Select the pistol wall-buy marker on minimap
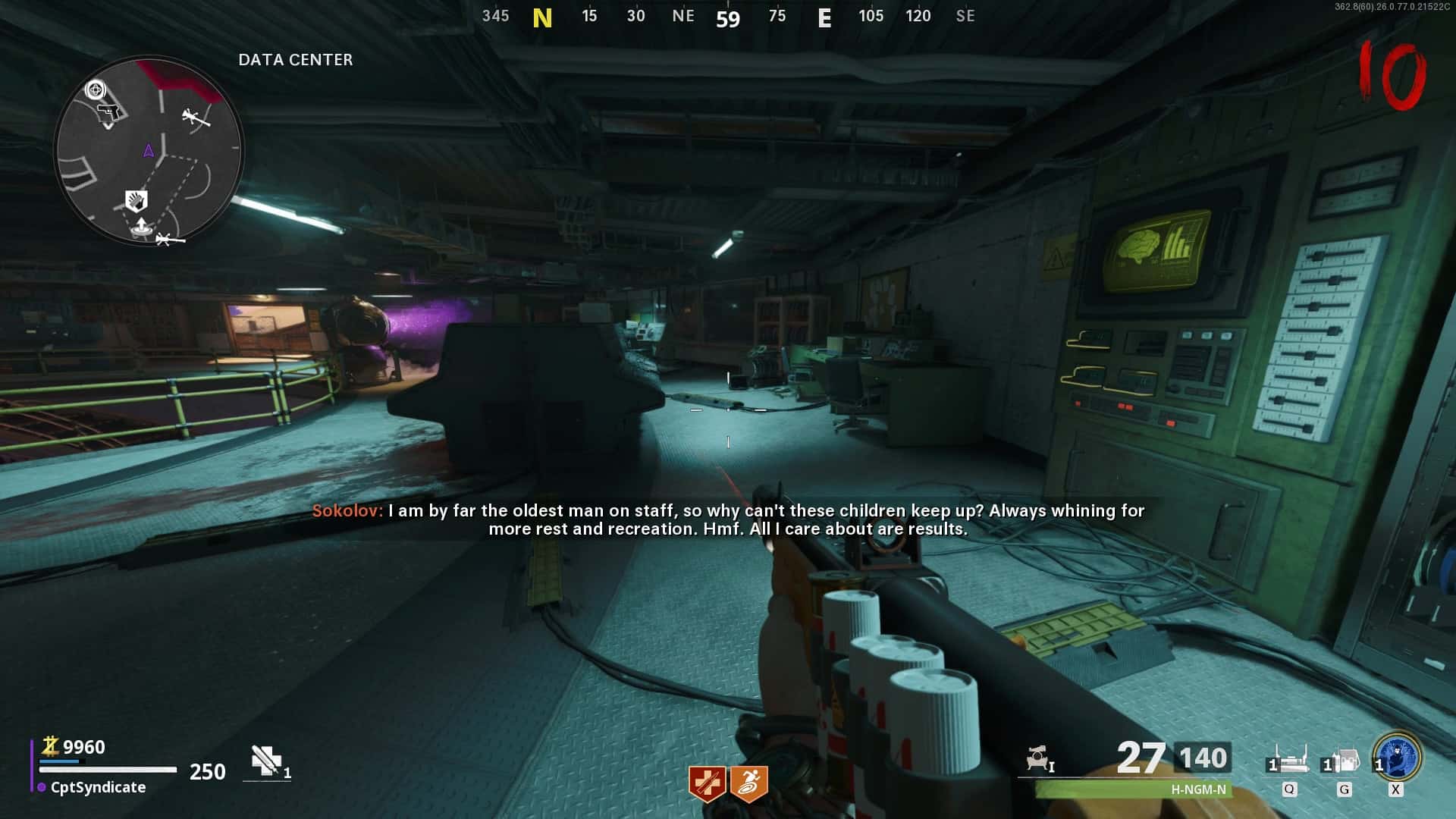Image resolution: width=1456 pixels, height=819 pixels. click(109, 113)
